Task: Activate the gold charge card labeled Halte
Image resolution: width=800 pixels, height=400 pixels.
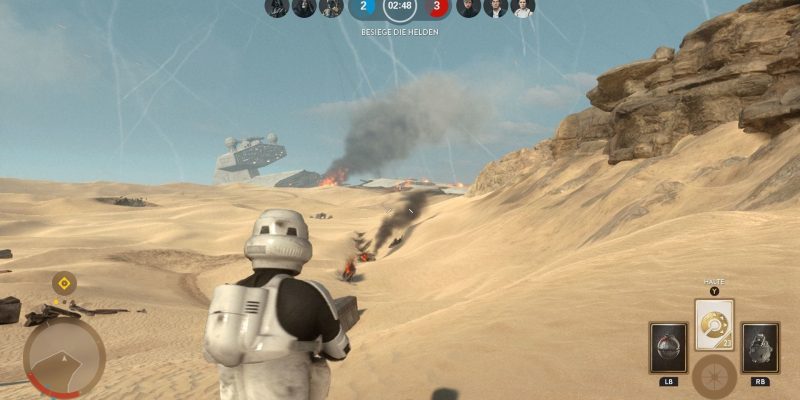Action: pyautogui.click(x=714, y=324)
